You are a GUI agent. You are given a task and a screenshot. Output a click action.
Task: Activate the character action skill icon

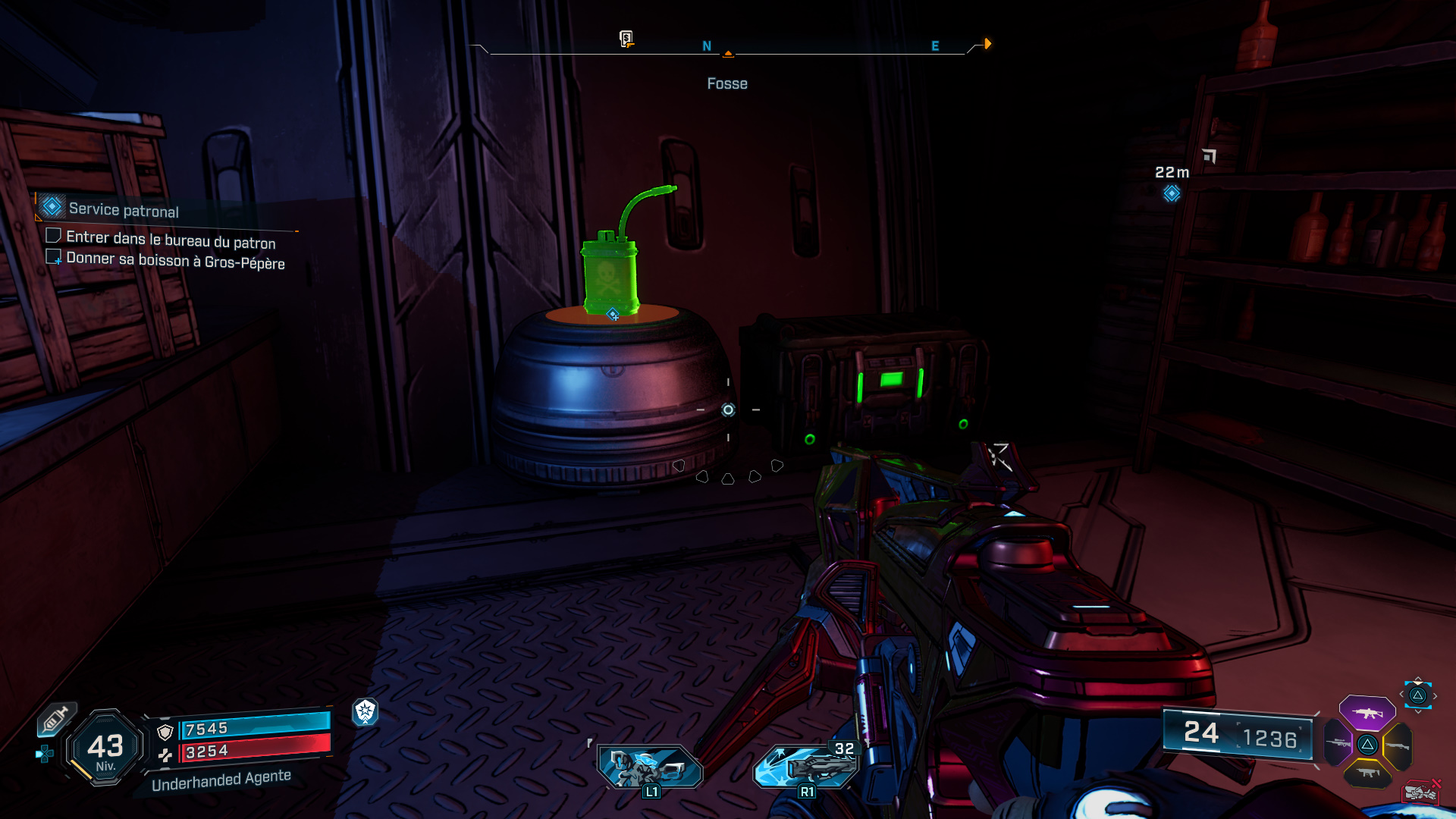click(650, 767)
